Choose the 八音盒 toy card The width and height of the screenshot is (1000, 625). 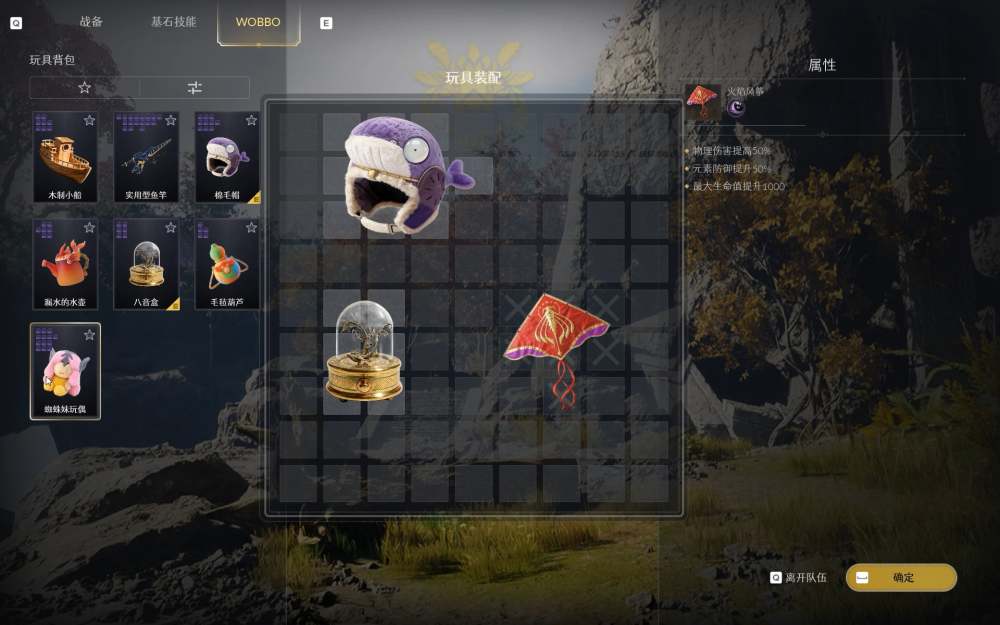(x=146, y=265)
